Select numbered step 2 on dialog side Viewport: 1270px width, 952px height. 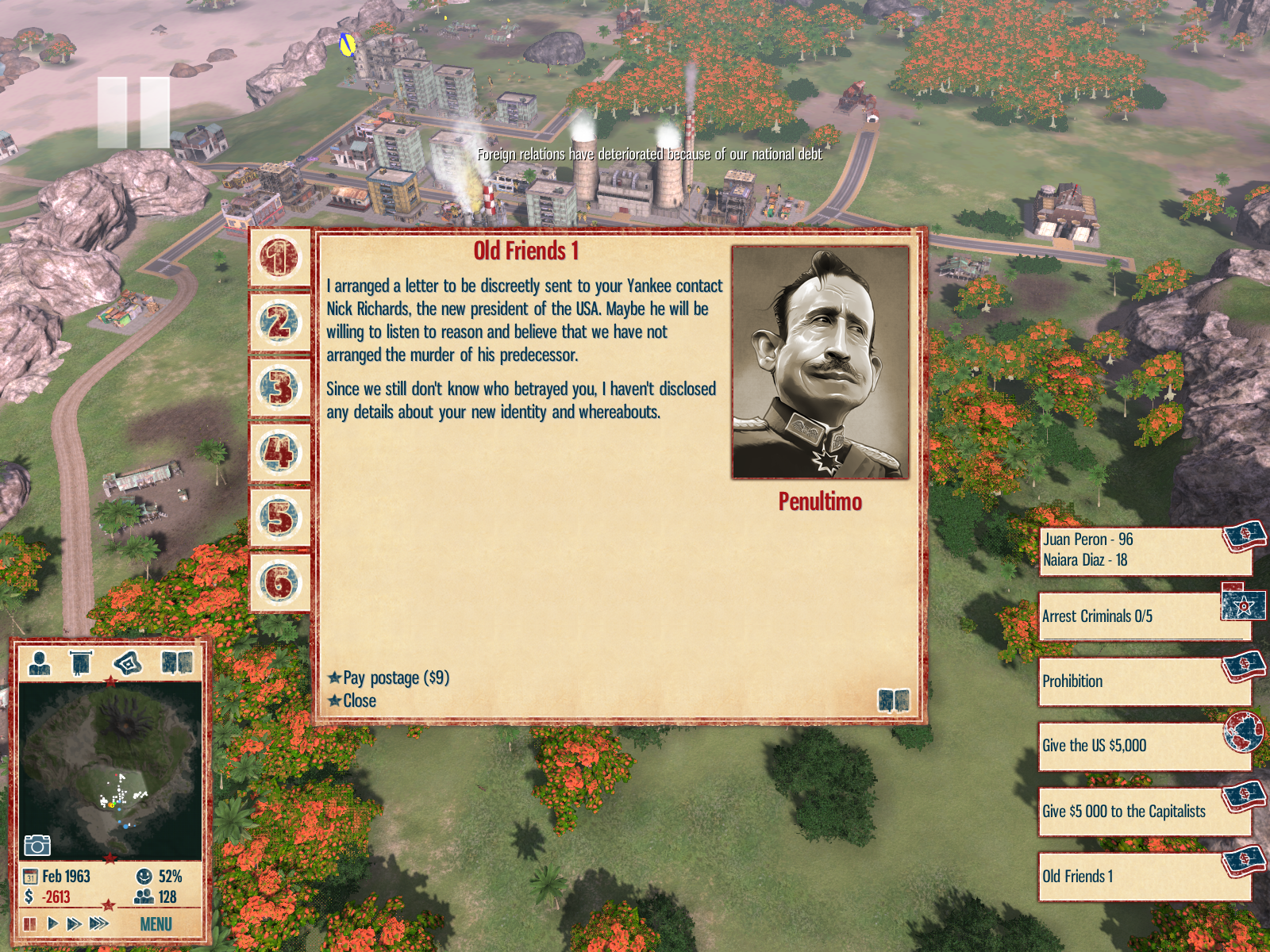(279, 323)
